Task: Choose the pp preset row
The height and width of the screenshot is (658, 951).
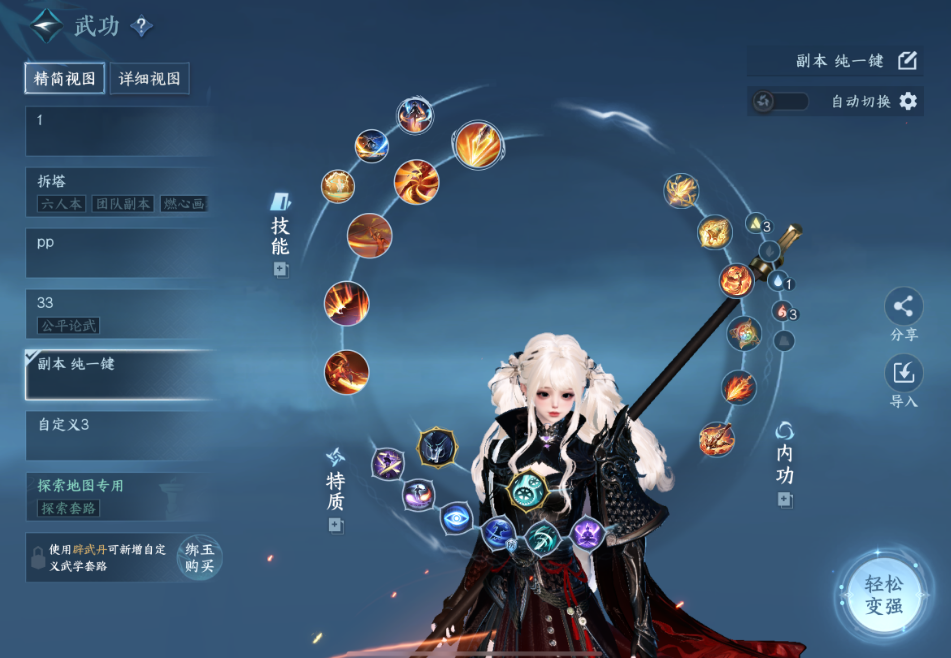Action: (120, 253)
